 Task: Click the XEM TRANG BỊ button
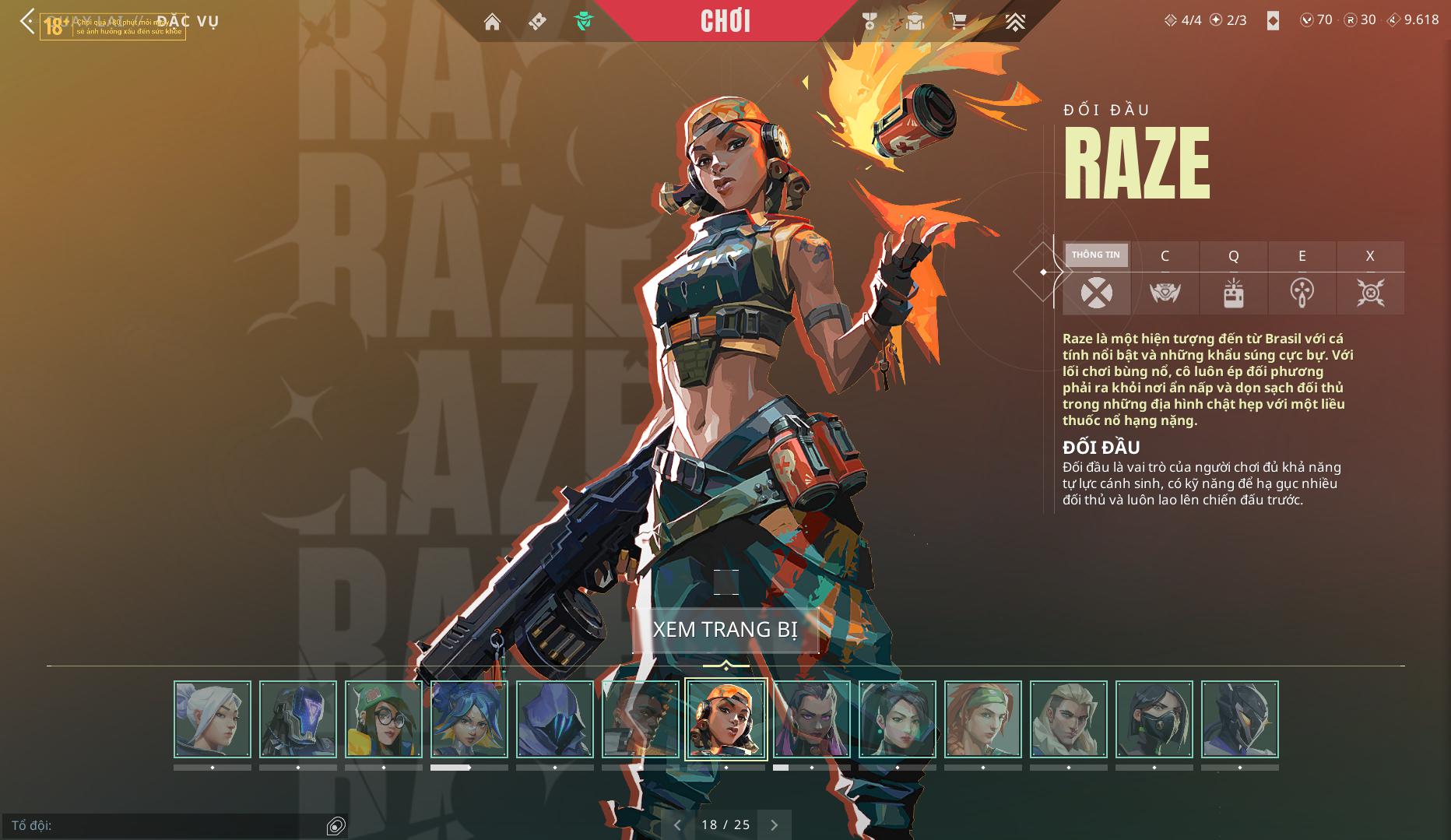pos(725,629)
